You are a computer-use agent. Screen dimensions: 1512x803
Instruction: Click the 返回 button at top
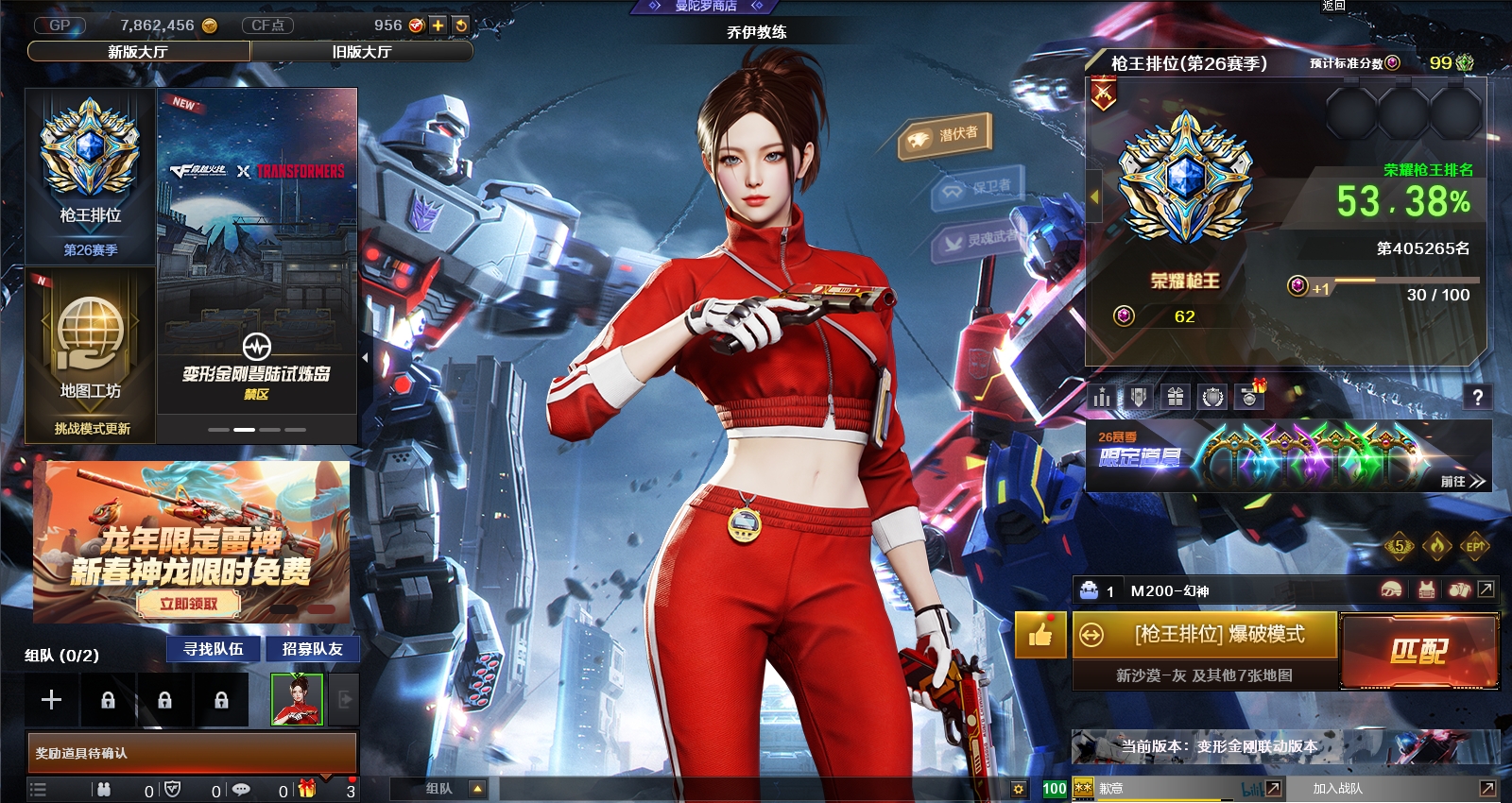(x=1333, y=6)
